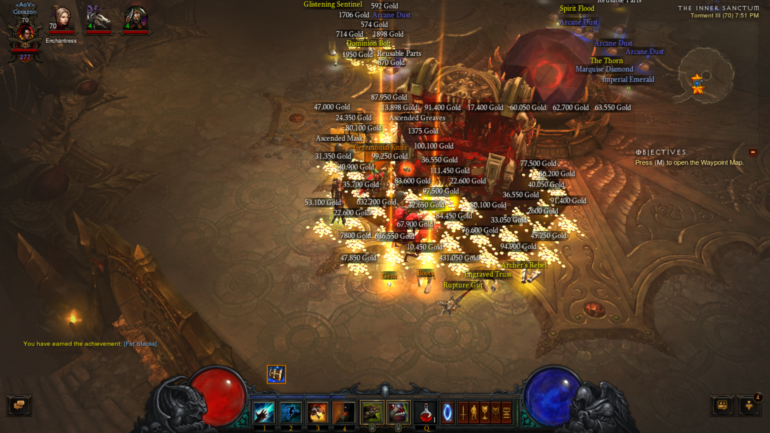Use the skill in hotbar slot 2
770x433 pixels.
(x=291, y=411)
